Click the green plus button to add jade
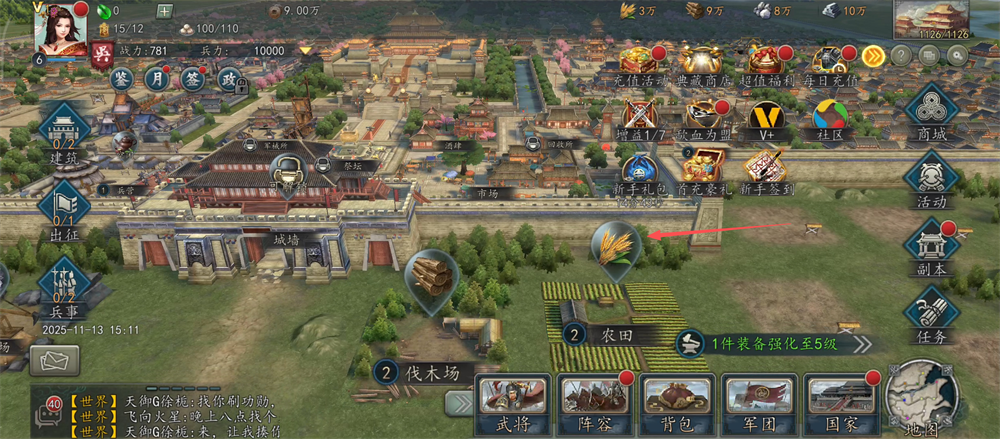 [x=164, y=11]
